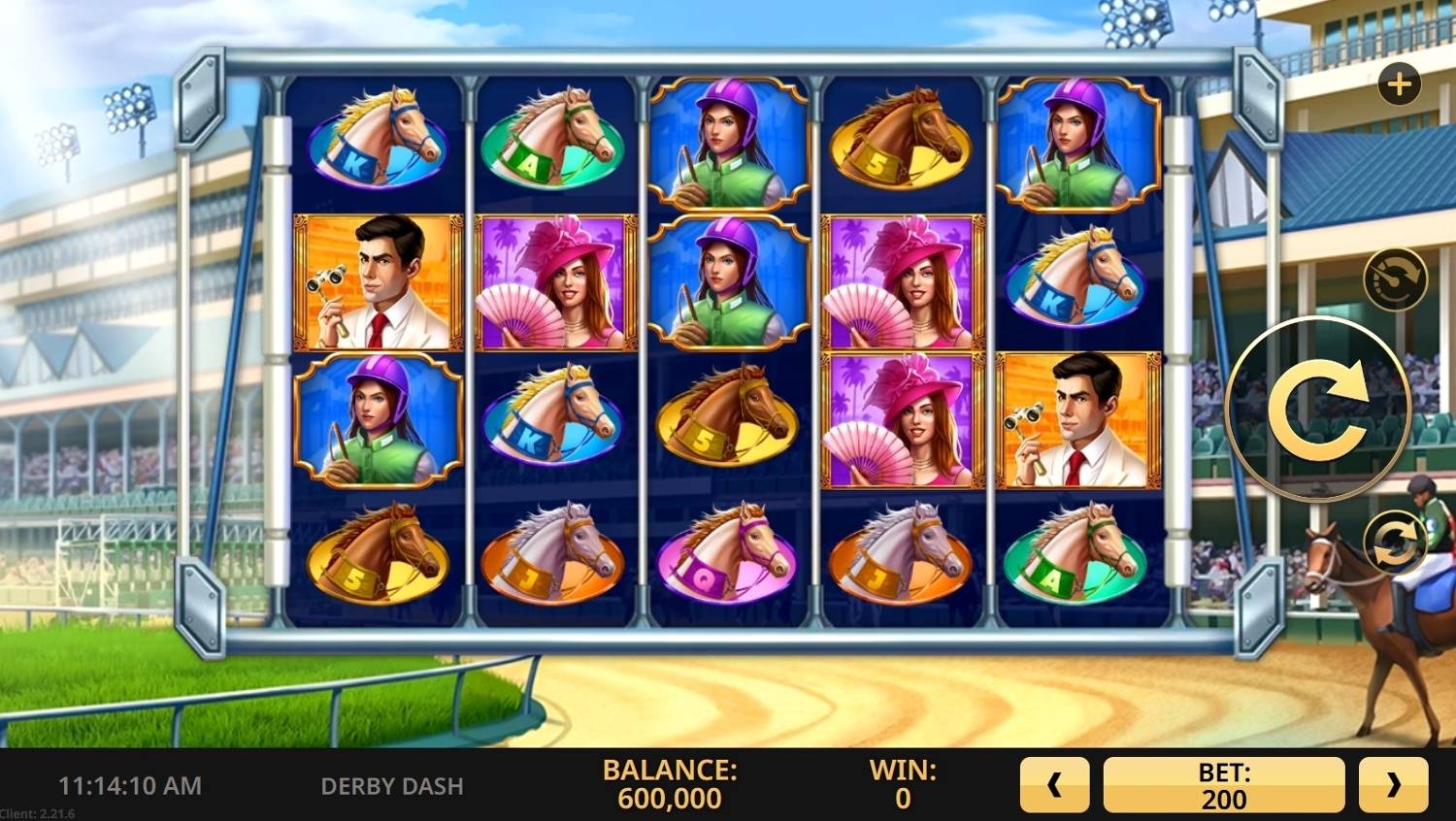Open the BET 200 amount panel
This screenshot has height=821, width=1456.
click(1223, 785)
